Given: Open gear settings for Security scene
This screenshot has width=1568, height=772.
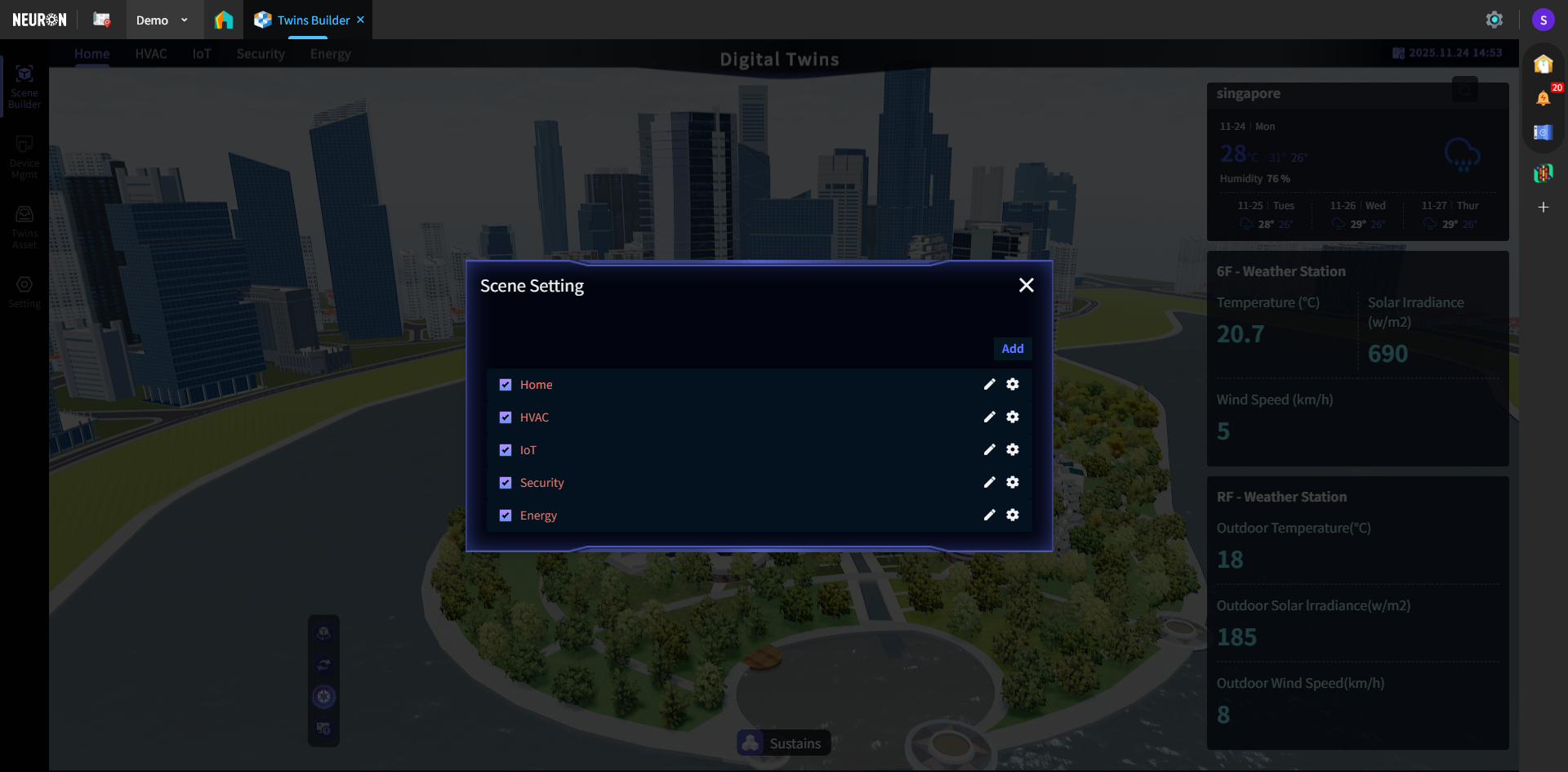Looking at the screenshot, I should tap(1013, 482).
